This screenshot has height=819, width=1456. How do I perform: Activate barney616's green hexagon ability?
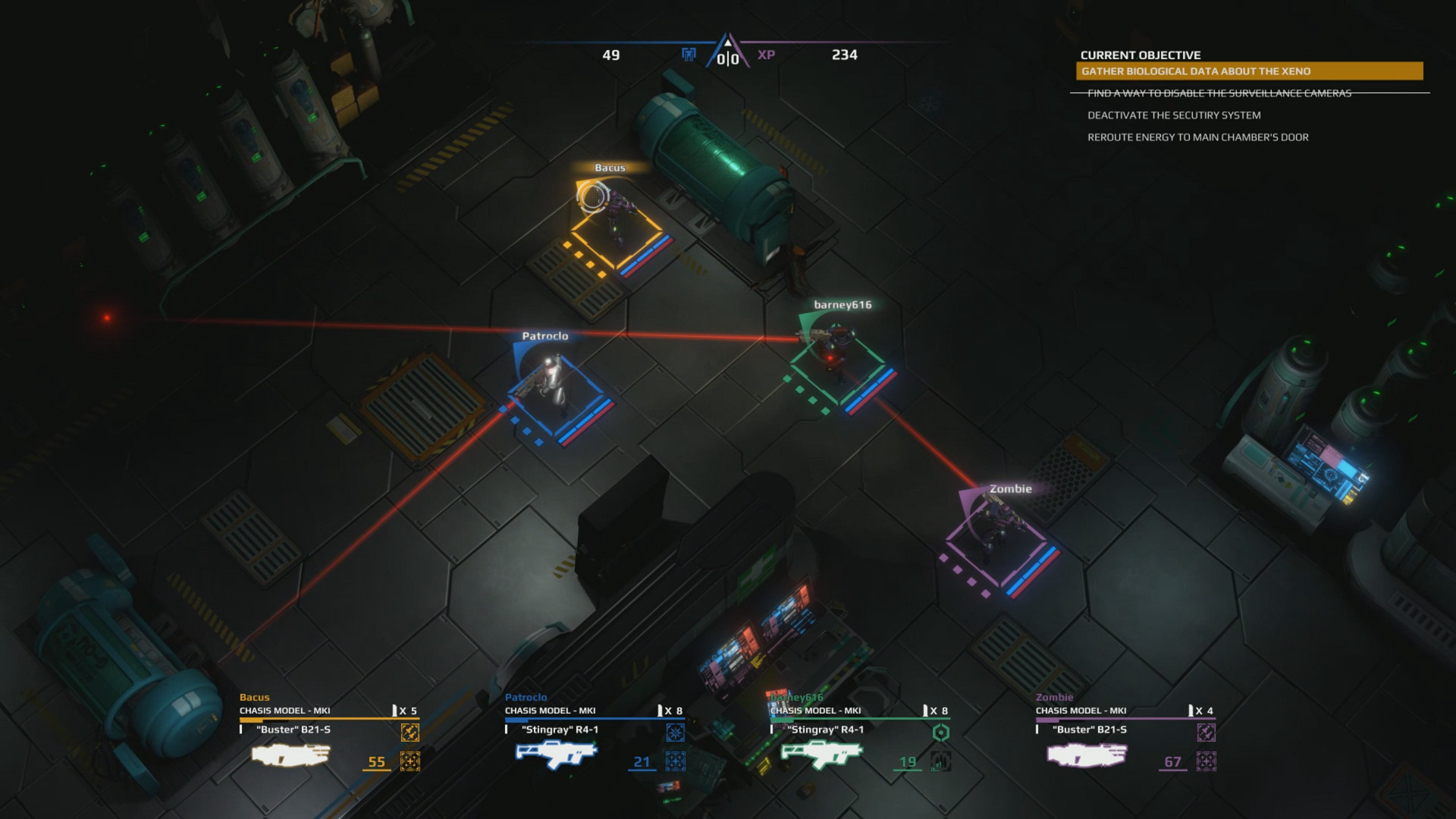coord(940,733)
